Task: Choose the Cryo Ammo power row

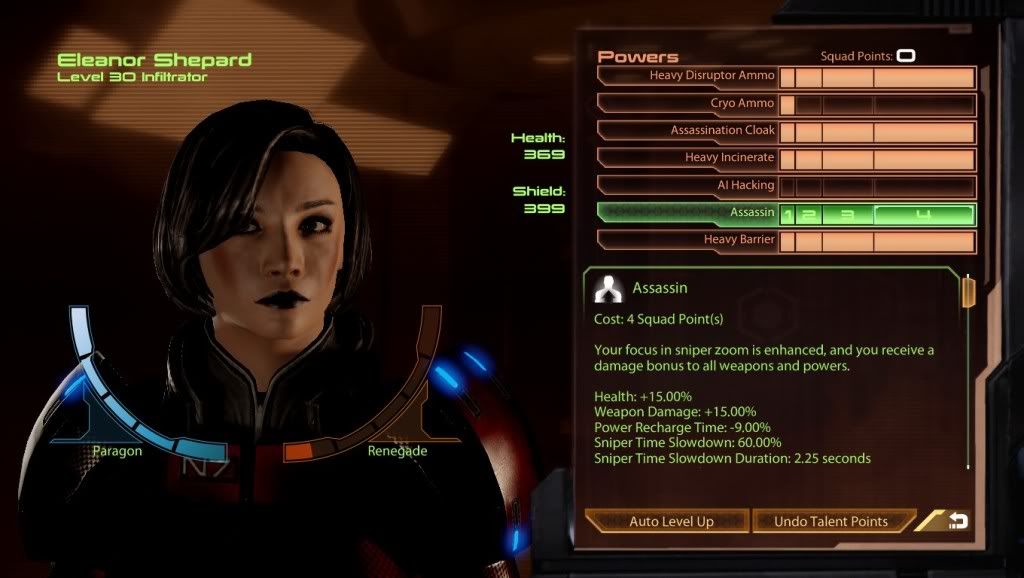Action: coord(688,103)
